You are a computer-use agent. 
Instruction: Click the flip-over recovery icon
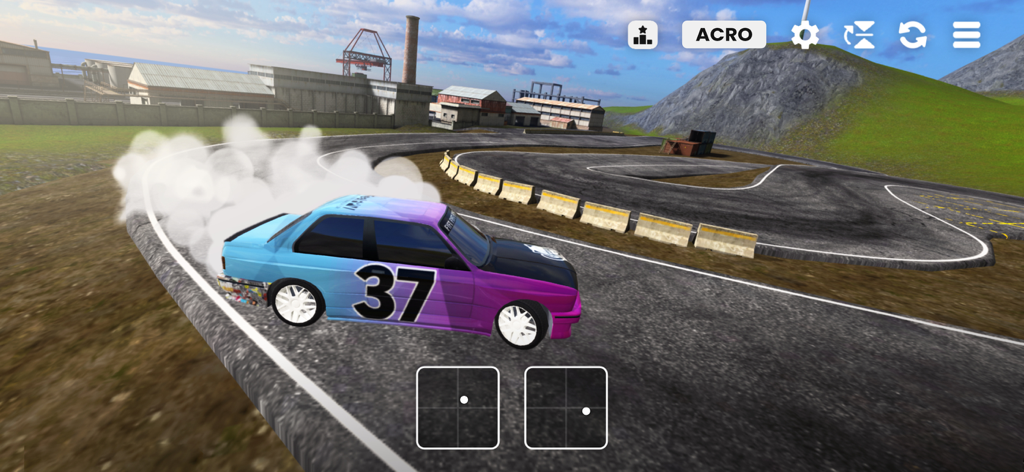pos(859,35)
